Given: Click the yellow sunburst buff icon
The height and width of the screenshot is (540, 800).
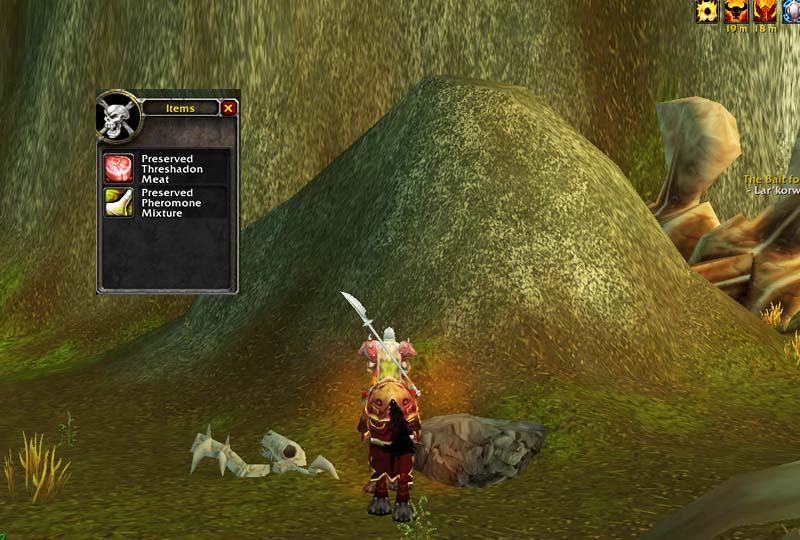Looking at the screenshot, I should [x=708, y=11].
